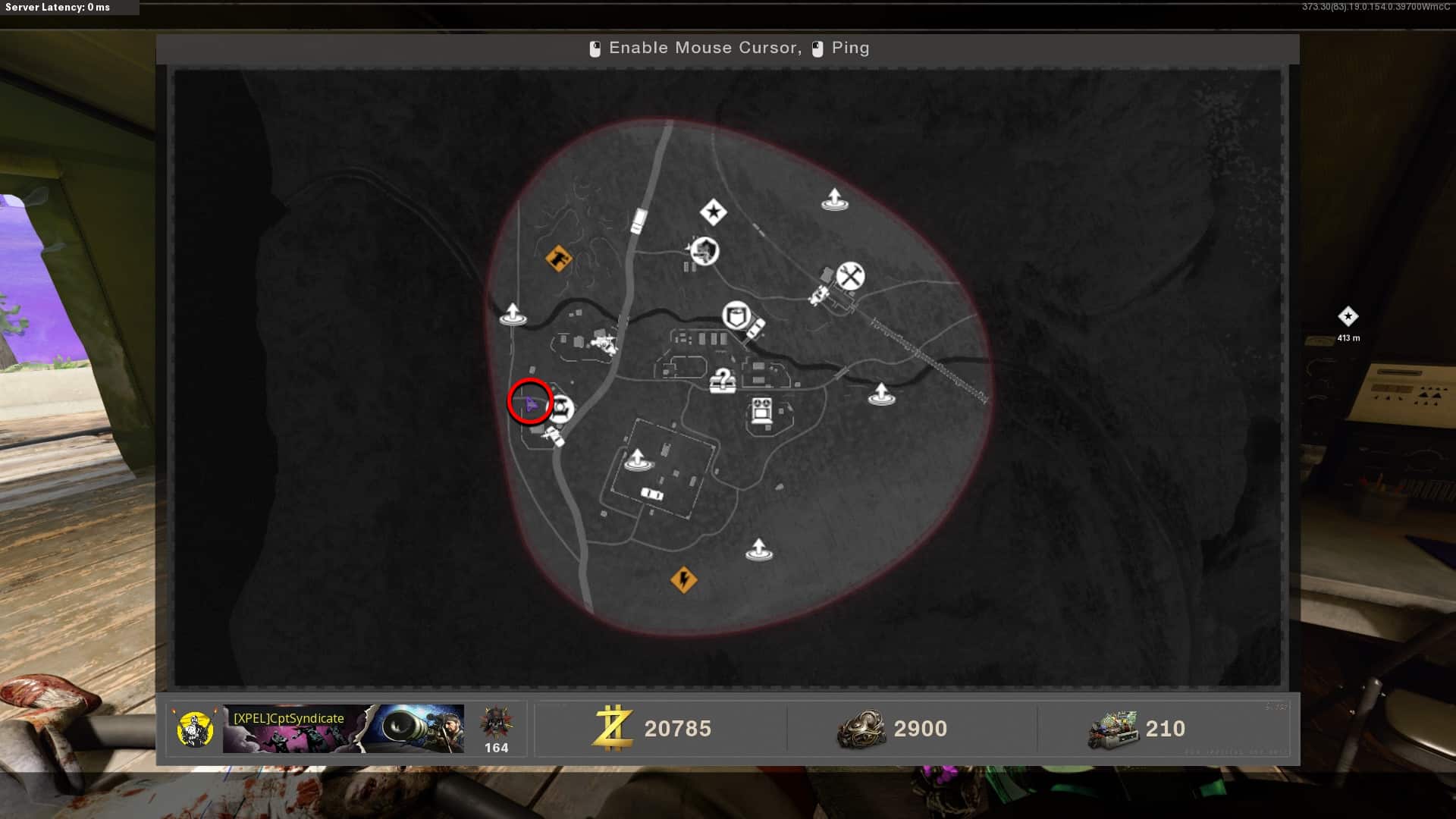The width and height of the screenshot is (1456, 819).
Task: Click the purple player arrow on the map
Action: tap(530, 405)
